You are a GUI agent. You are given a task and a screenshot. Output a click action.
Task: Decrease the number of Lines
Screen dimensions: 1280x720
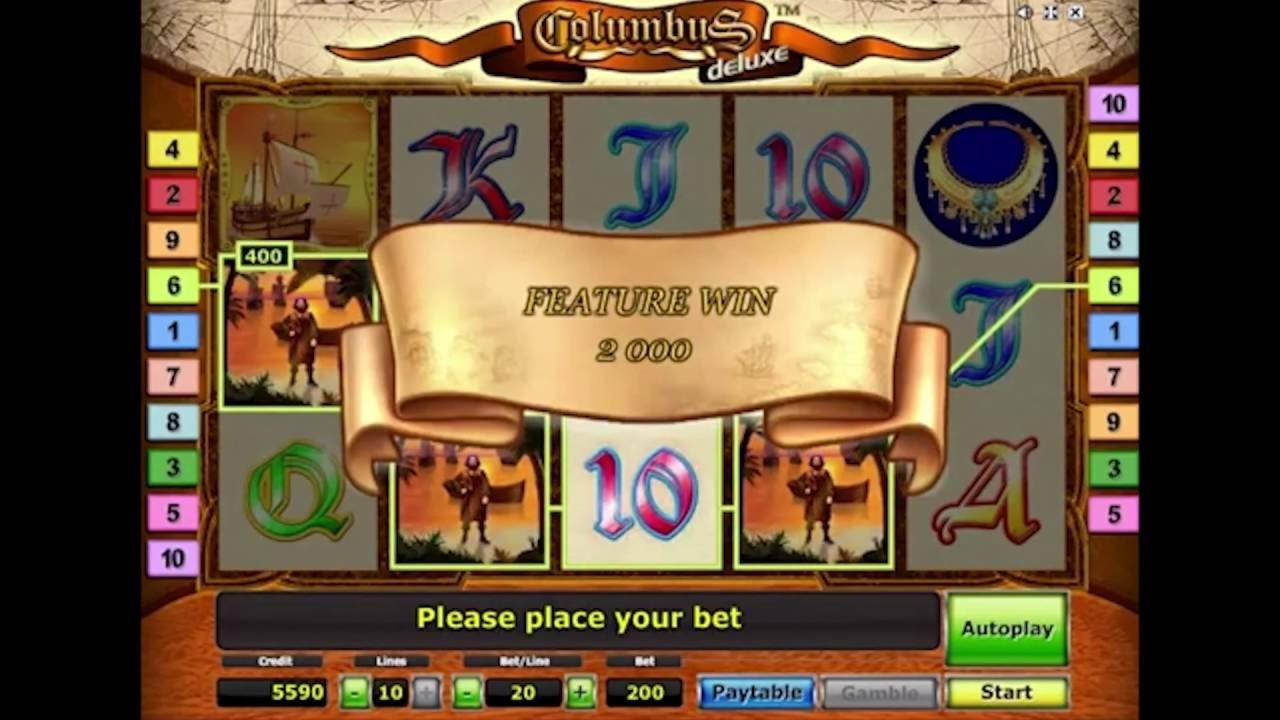tap(354, 692)
